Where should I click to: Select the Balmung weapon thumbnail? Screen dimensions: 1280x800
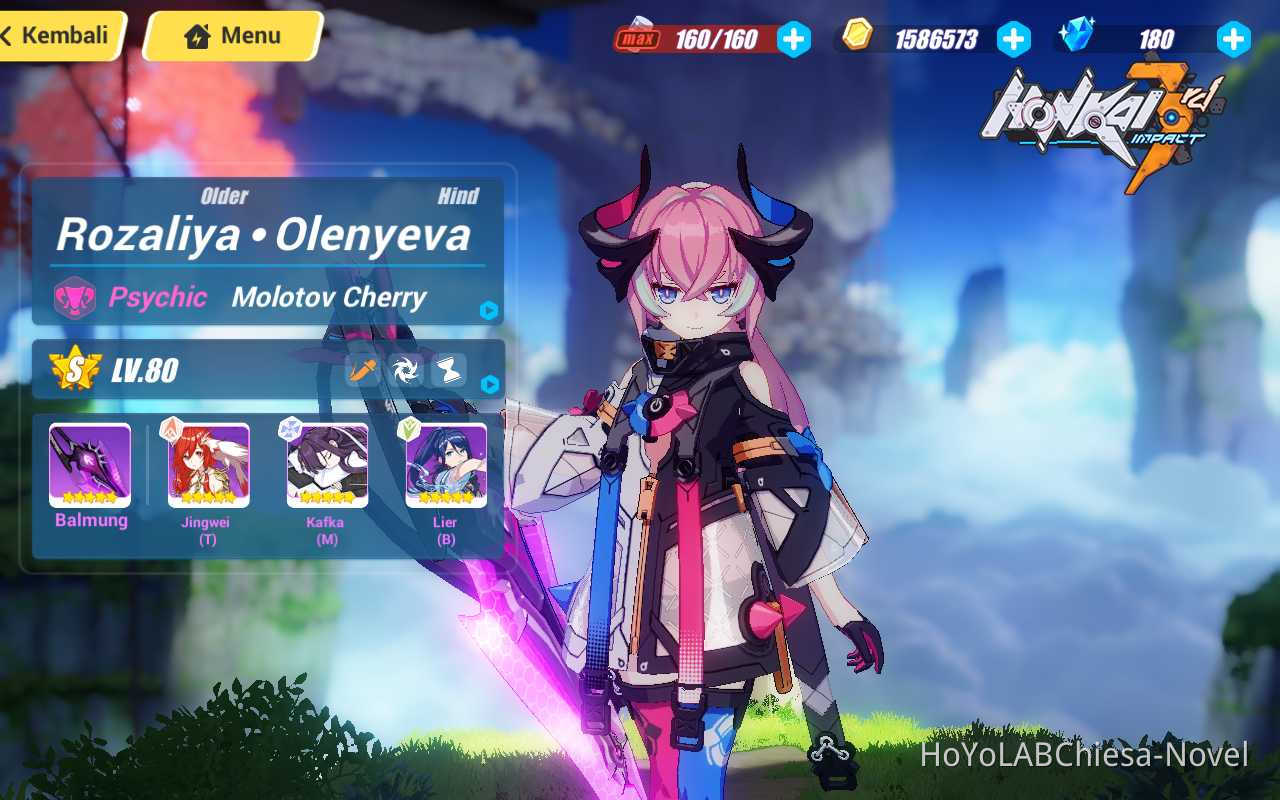tap(90, 465)
